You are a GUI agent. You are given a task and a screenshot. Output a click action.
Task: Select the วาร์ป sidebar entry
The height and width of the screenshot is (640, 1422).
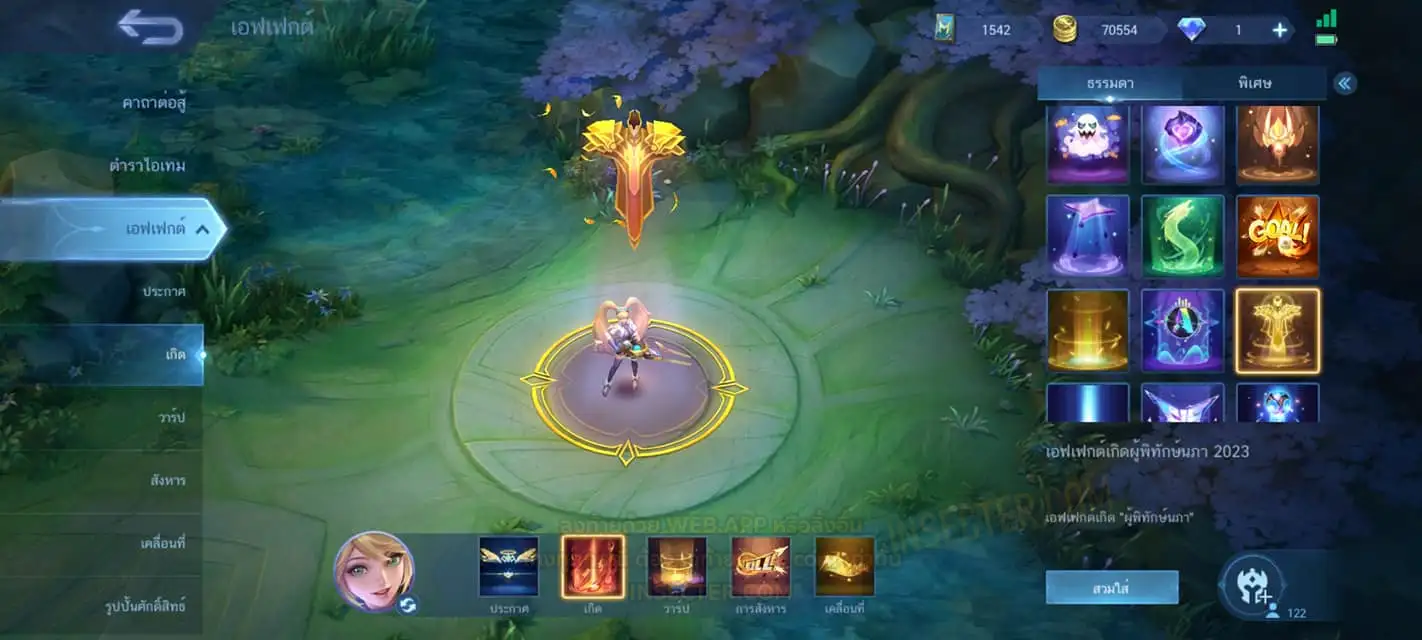point(171,417)
